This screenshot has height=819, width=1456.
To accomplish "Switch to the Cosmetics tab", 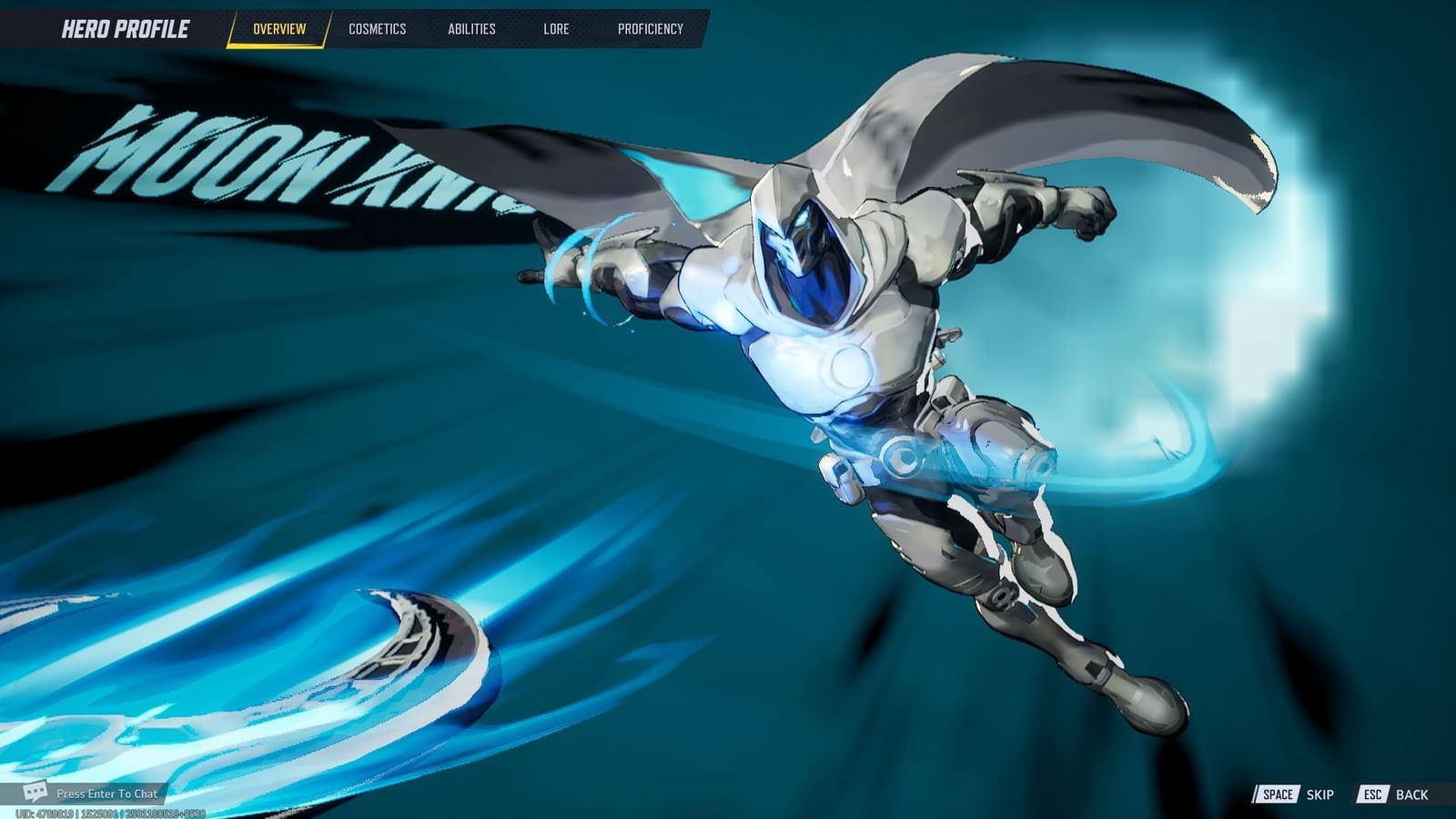I will [376, 28].
